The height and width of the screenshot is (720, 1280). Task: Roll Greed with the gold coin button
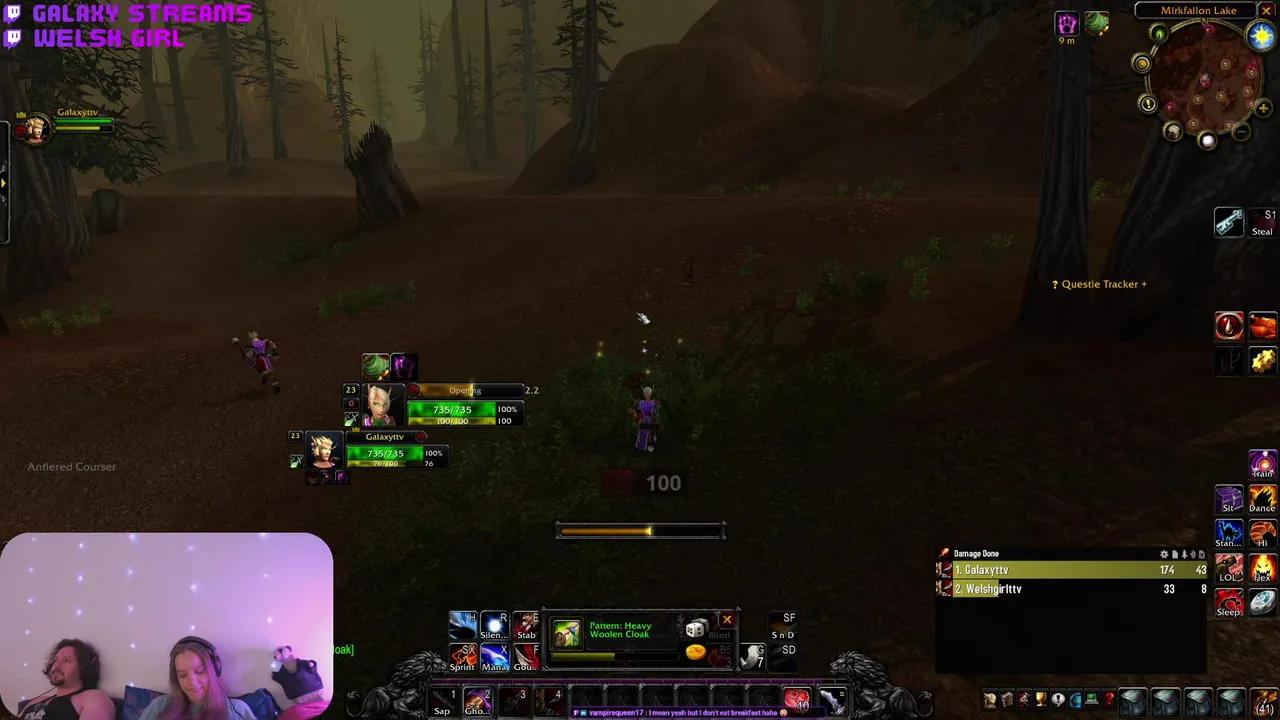click(694, 651)
